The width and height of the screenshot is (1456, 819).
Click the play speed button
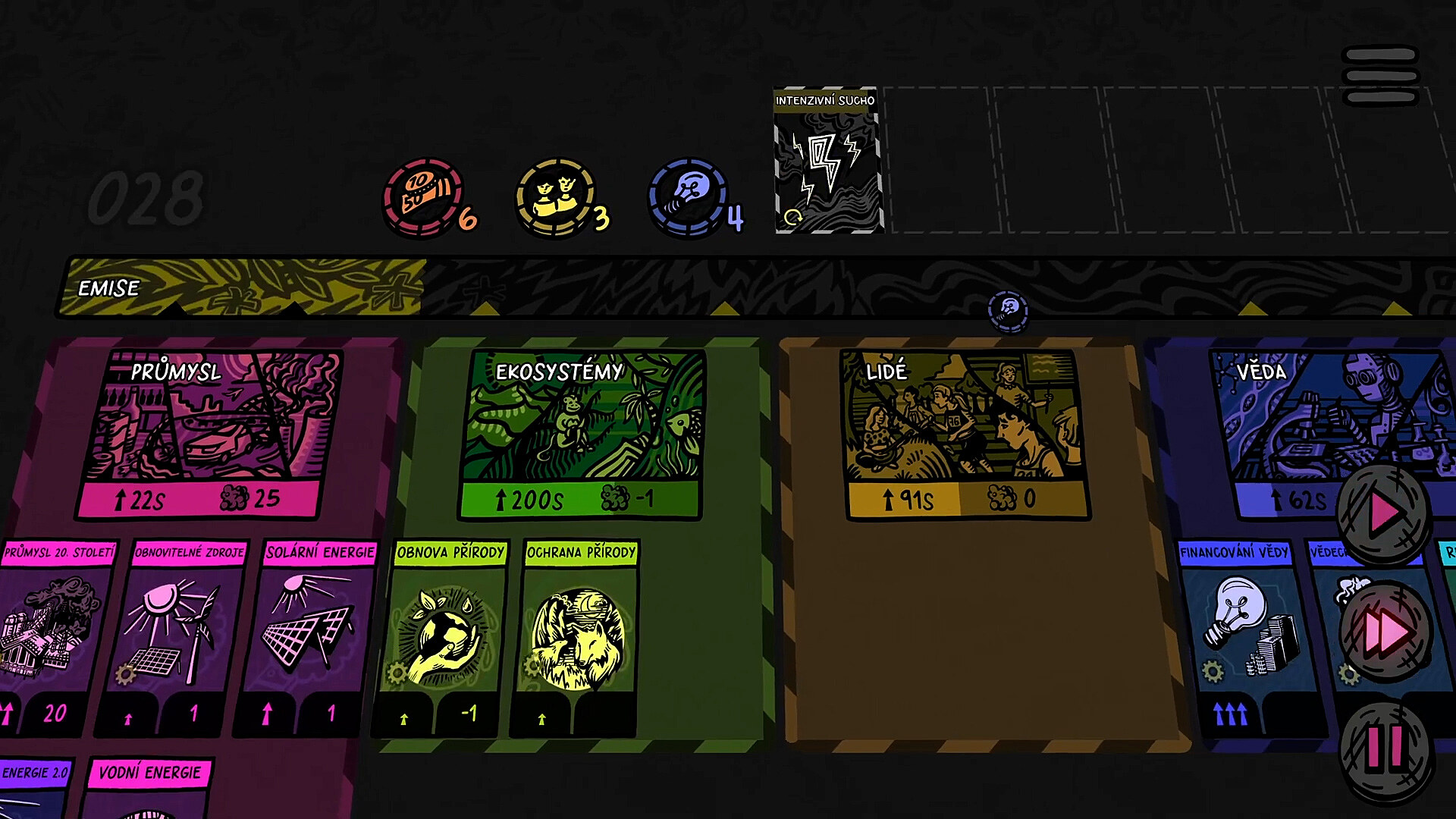point(1383,514)
